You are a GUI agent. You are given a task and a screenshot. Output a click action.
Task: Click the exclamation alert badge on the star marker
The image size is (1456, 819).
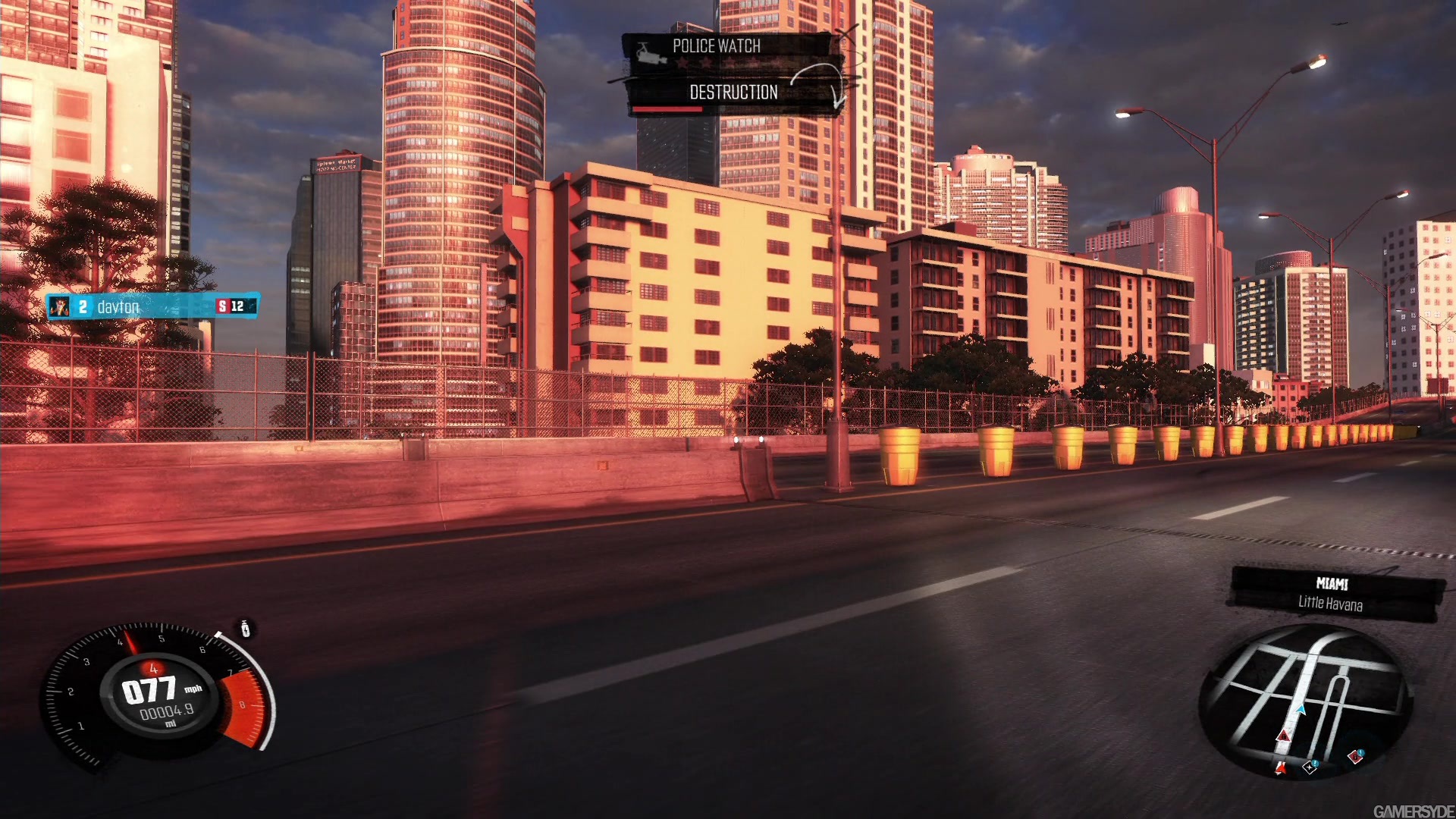[x=1315, y=764]
